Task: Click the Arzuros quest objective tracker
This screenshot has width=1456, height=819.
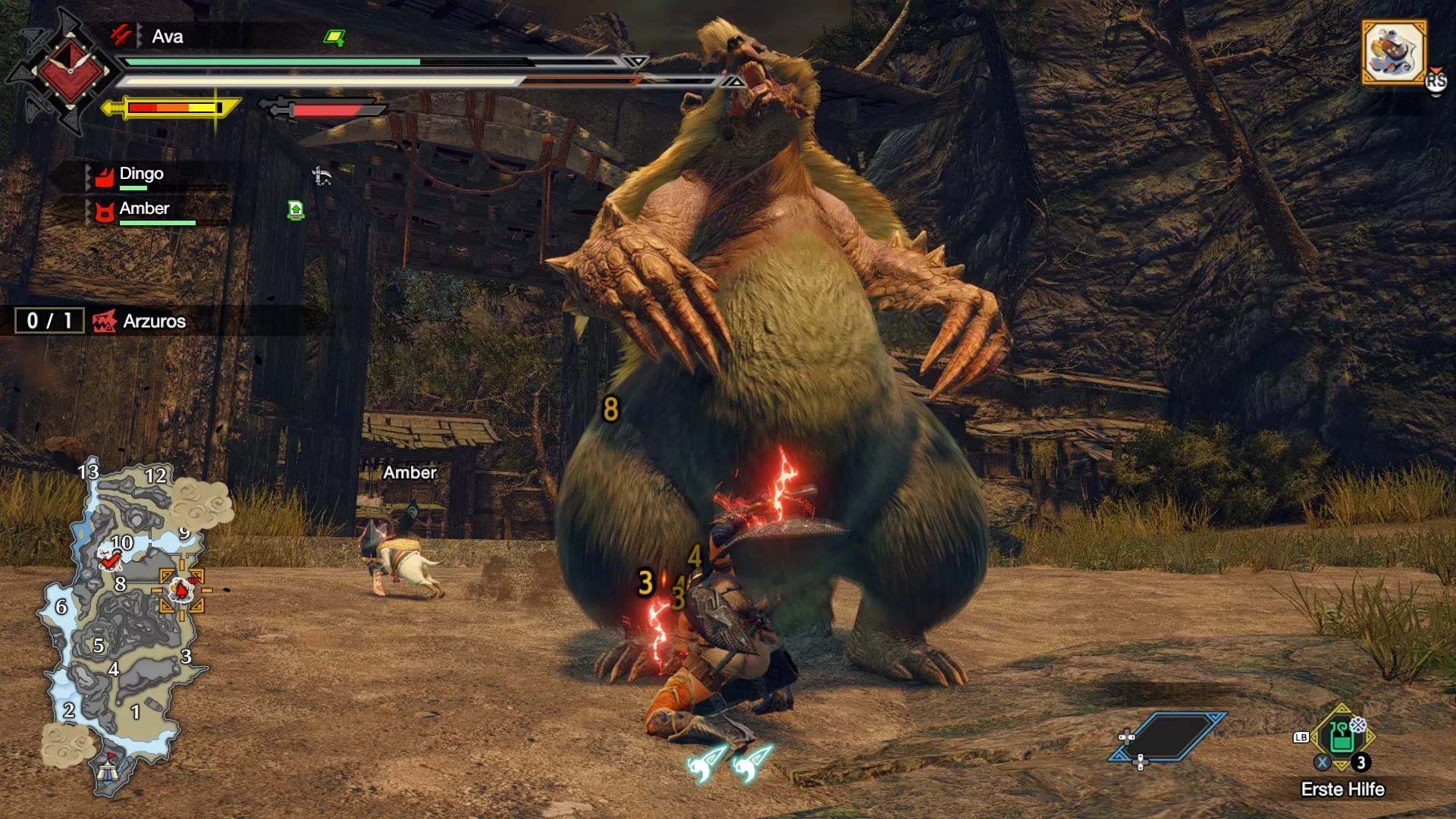Action: tap(153, 322)
